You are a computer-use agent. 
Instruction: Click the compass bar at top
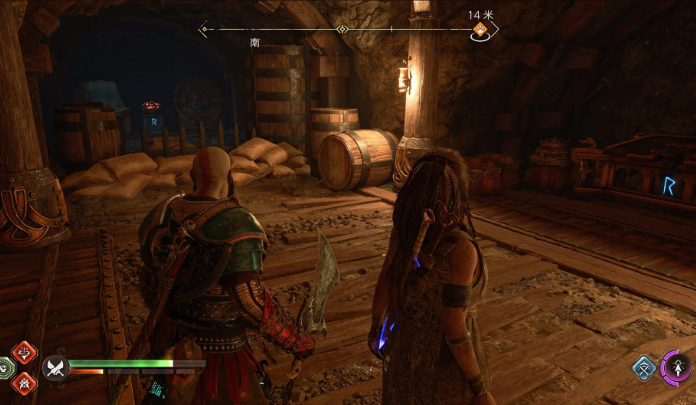340,29
